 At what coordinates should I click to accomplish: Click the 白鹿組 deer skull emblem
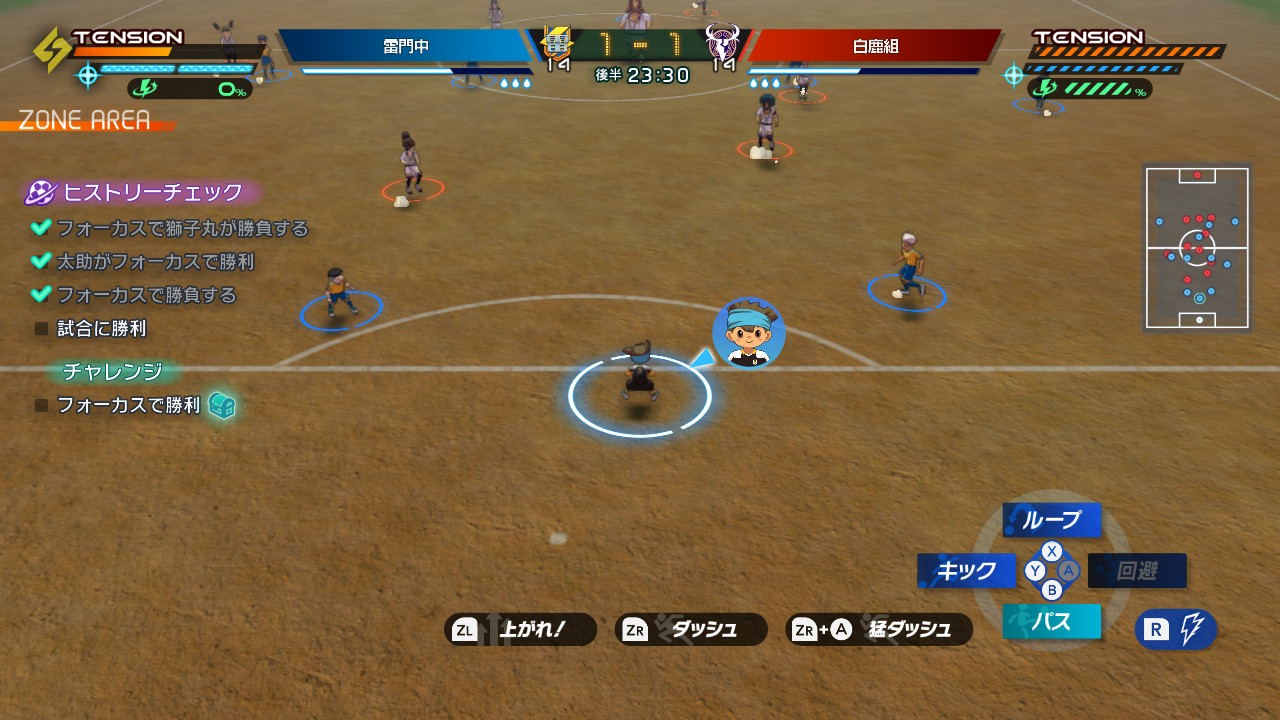pyautogui.click(x=722, y=43)
